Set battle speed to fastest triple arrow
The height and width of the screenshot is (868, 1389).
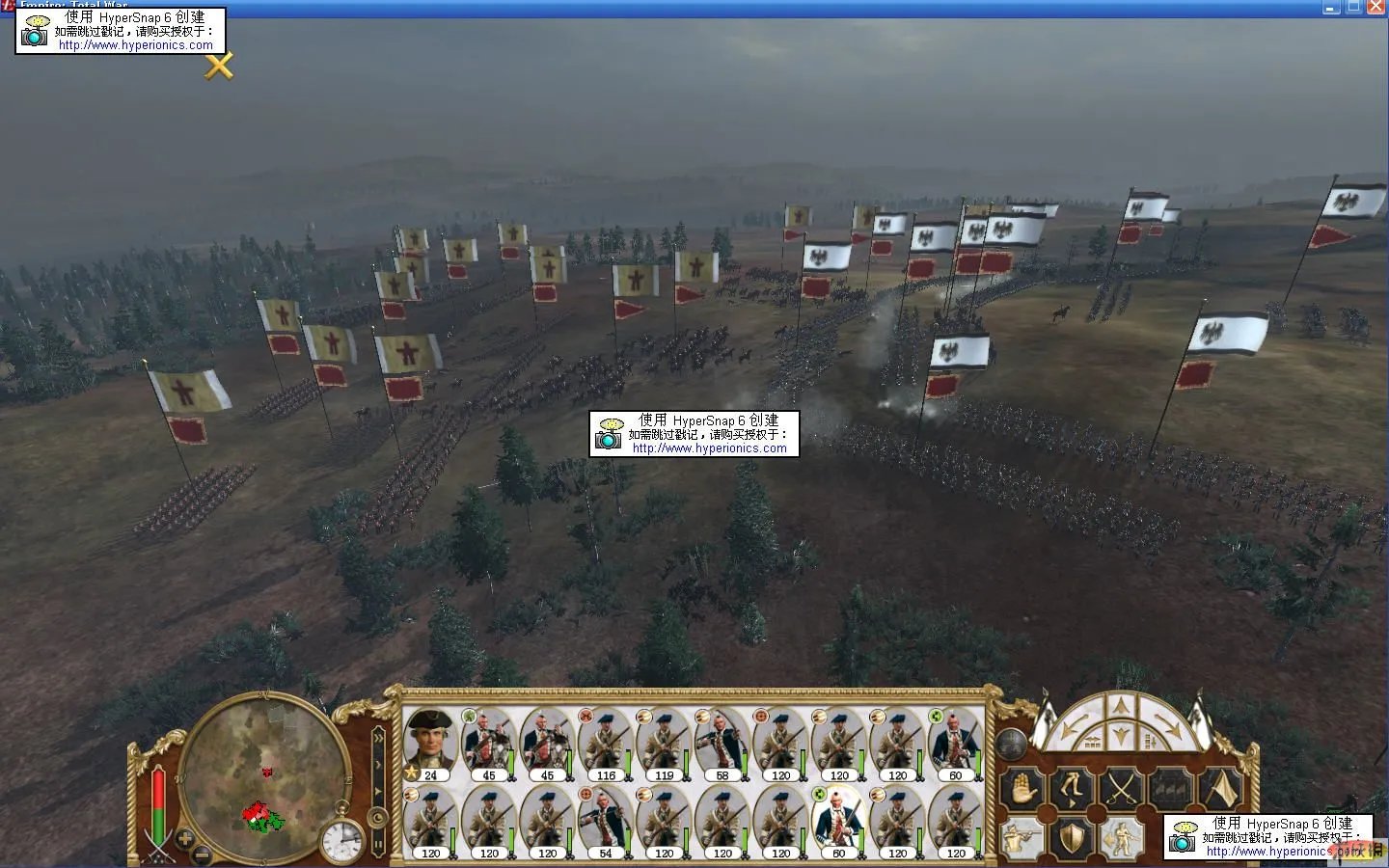(x=377, y=739)
